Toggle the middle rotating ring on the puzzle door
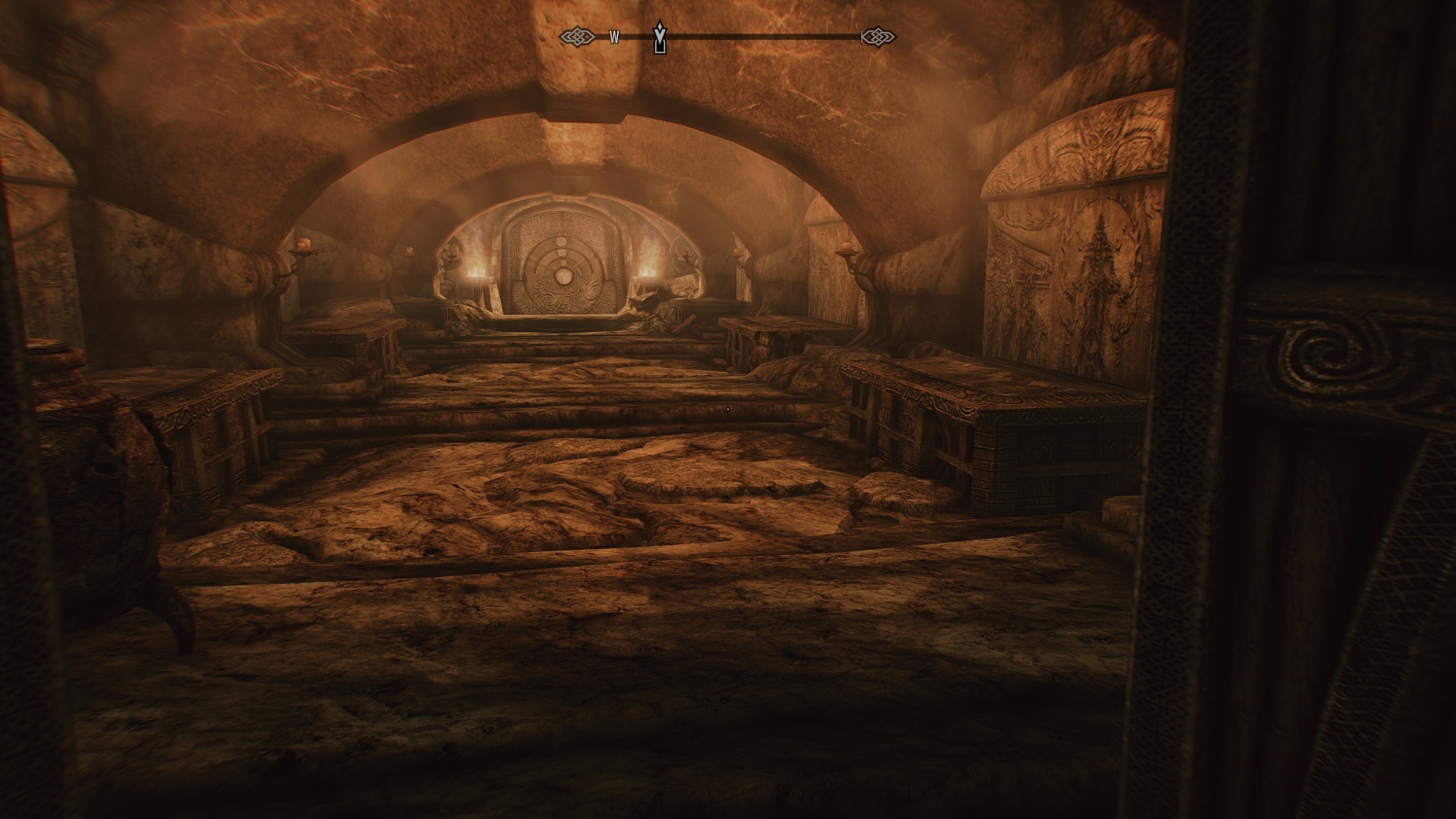1456x819 pixels. click(562, 253)
